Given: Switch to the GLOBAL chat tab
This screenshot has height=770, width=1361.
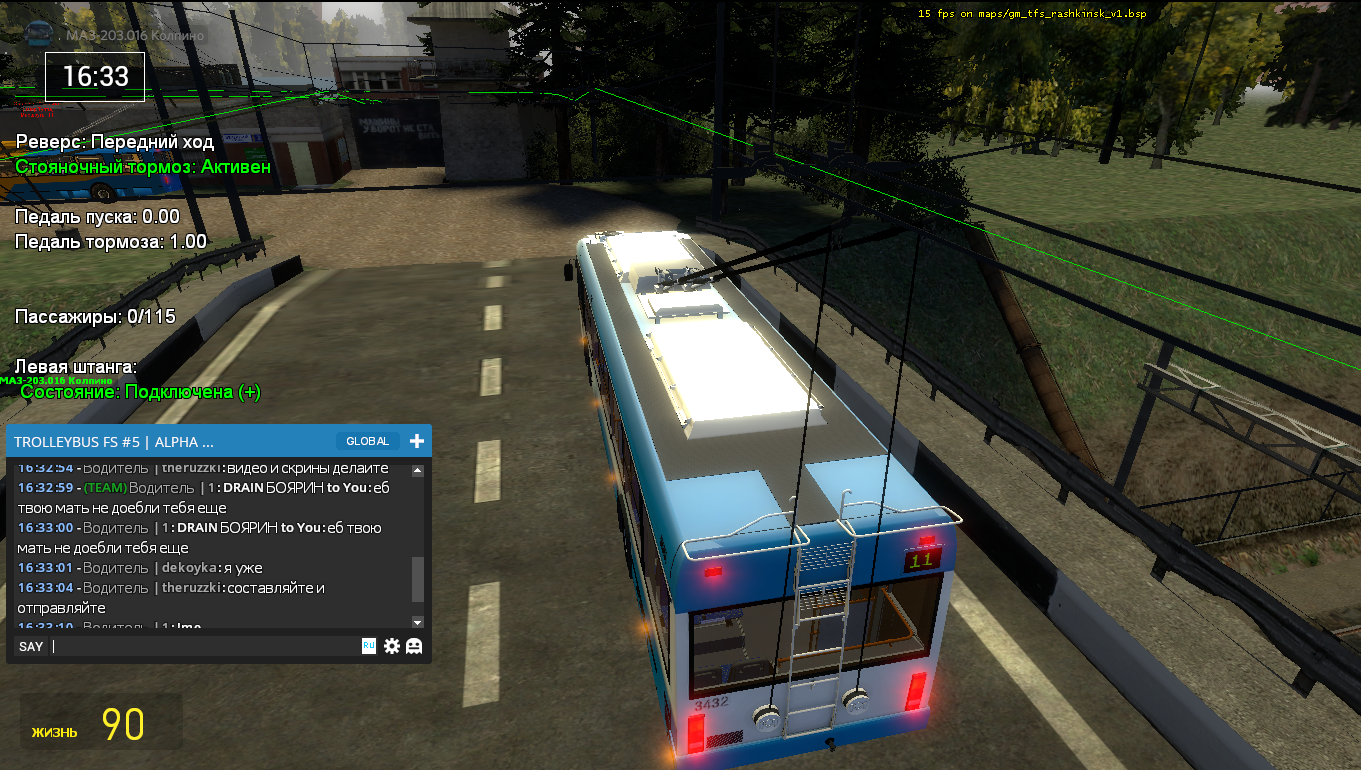Looking at the screenshot, I should [367, 441].
